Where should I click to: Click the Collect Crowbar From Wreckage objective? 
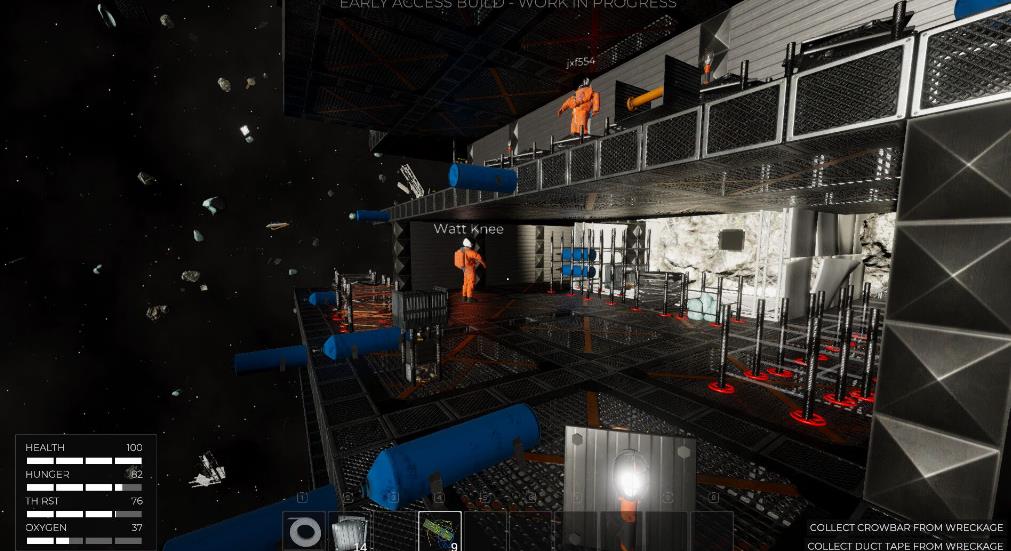pyautogui.click(x=905, y=527)
